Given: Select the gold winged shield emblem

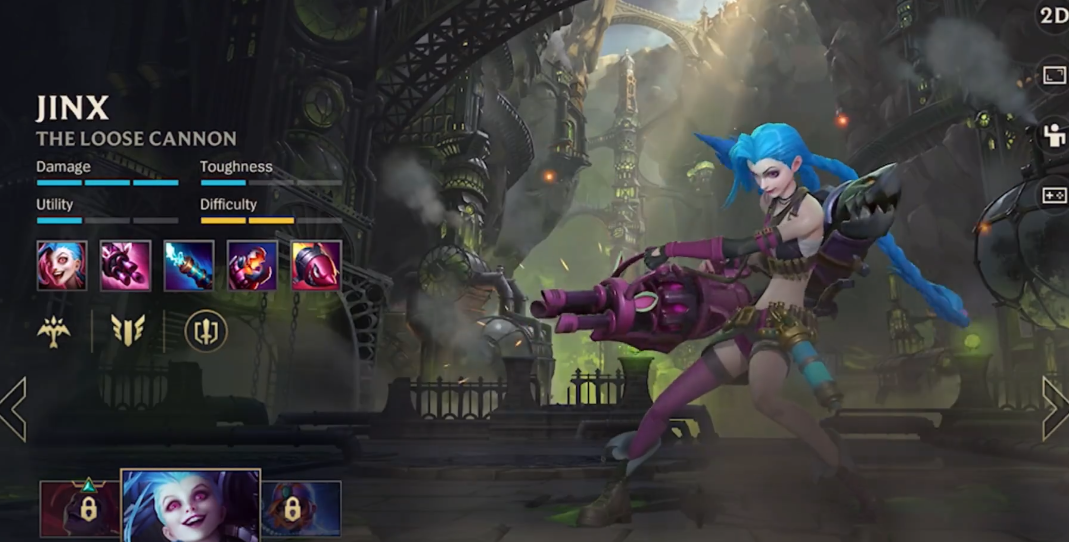Looking at the screenshot, I should 127,331.
